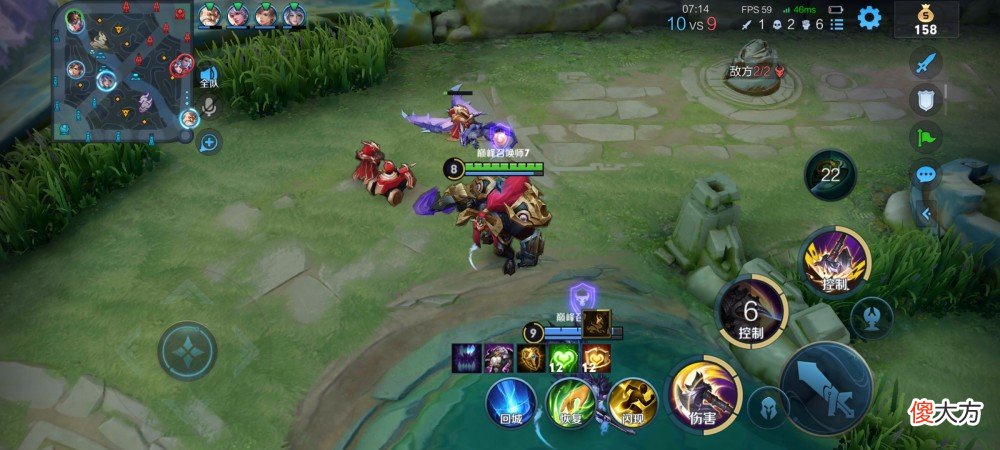The image size is (1000, 450).
Task: Send the shield defend signal
Action: tap(926, 100)
